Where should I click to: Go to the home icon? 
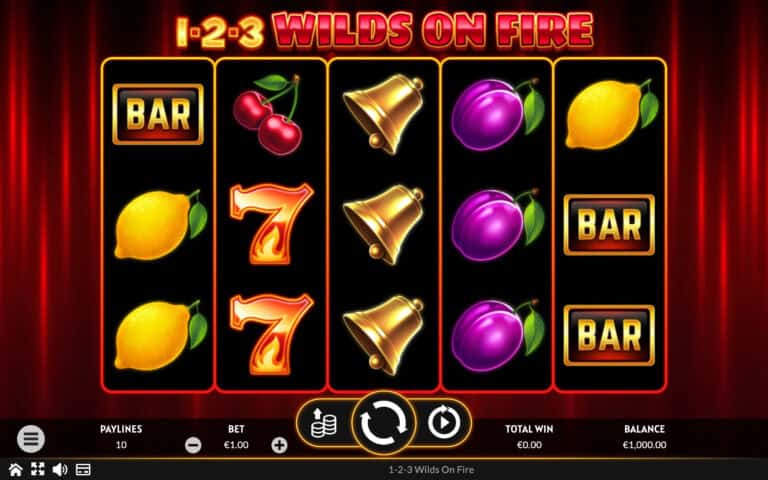(15, 469)
